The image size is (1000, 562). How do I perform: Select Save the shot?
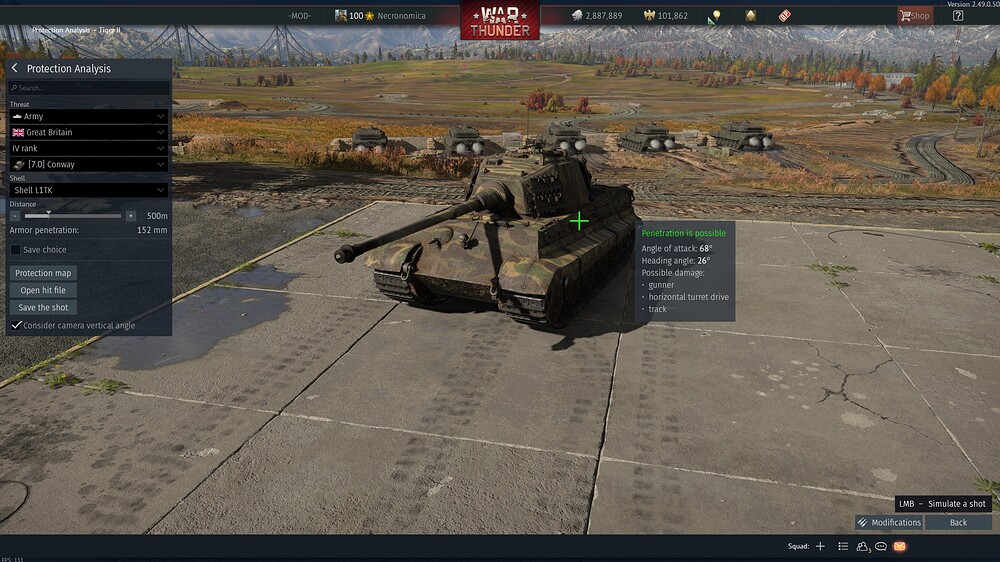pos(44,307)
